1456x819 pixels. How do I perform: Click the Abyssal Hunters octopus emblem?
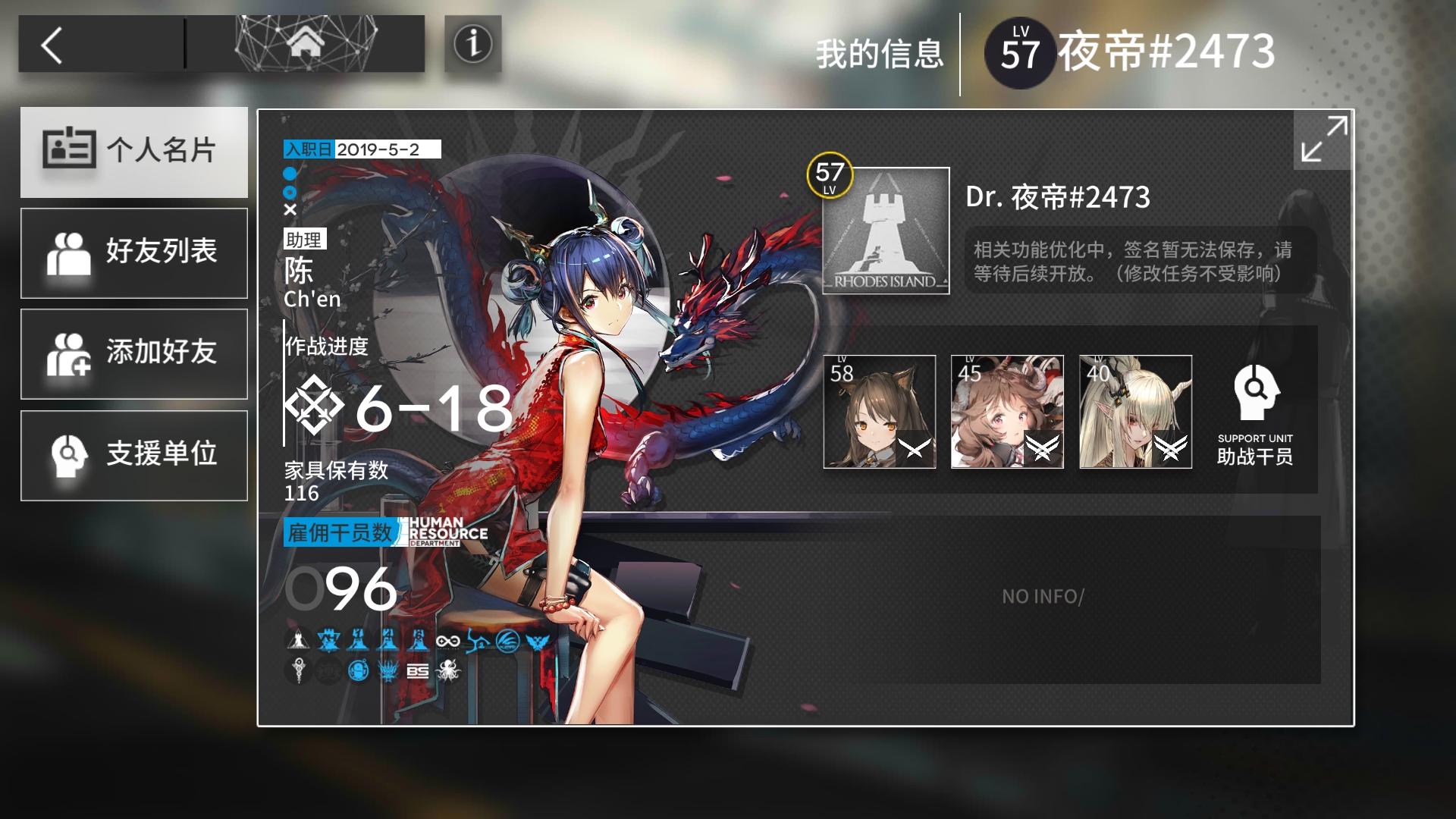coord(448,670)
